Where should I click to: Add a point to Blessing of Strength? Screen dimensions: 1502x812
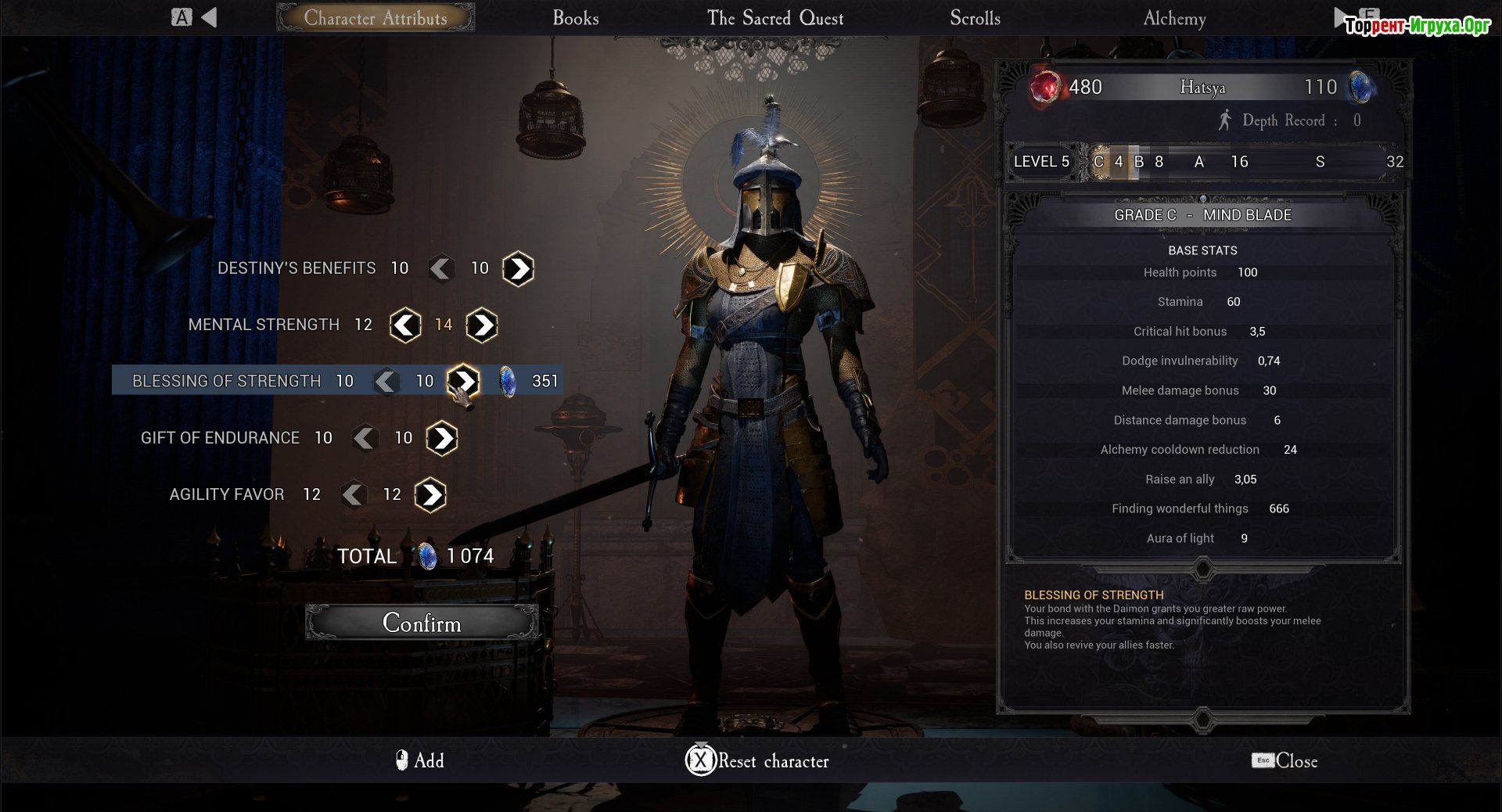click(464, 381)
